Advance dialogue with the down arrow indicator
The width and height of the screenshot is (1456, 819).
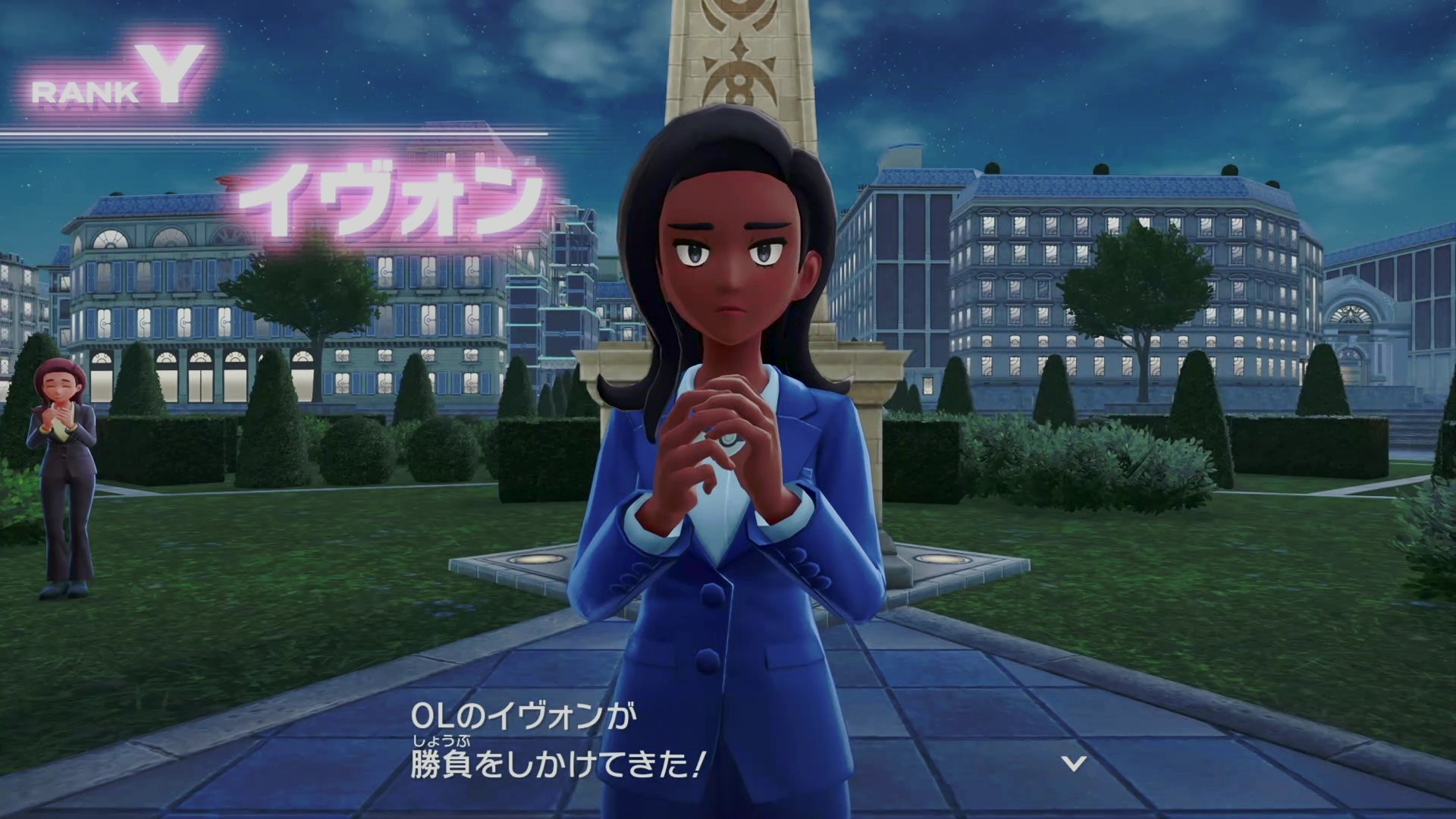point(1074,763)
